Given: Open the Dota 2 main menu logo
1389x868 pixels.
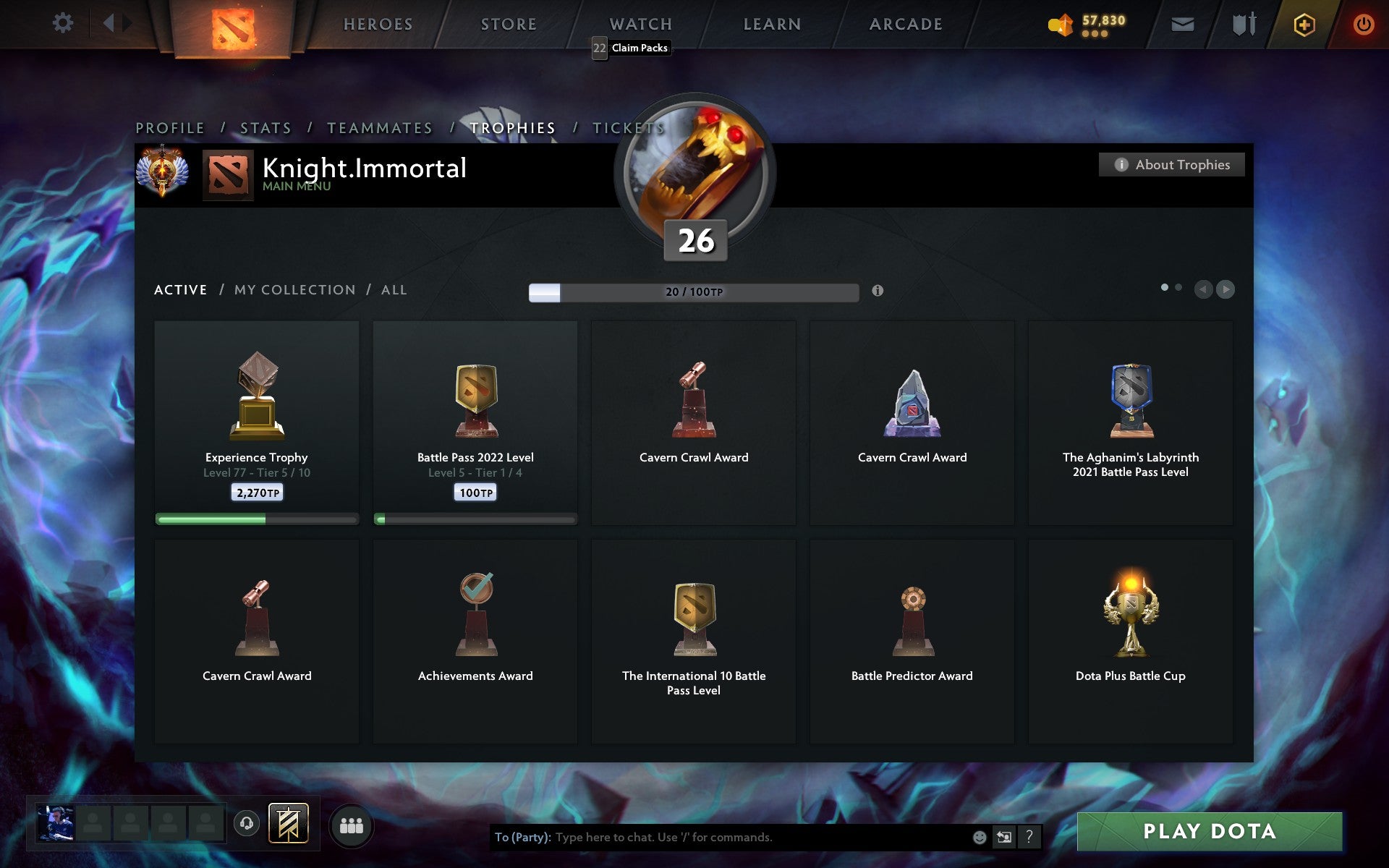Looking at the screenshot, I should [x=233, y=27].
